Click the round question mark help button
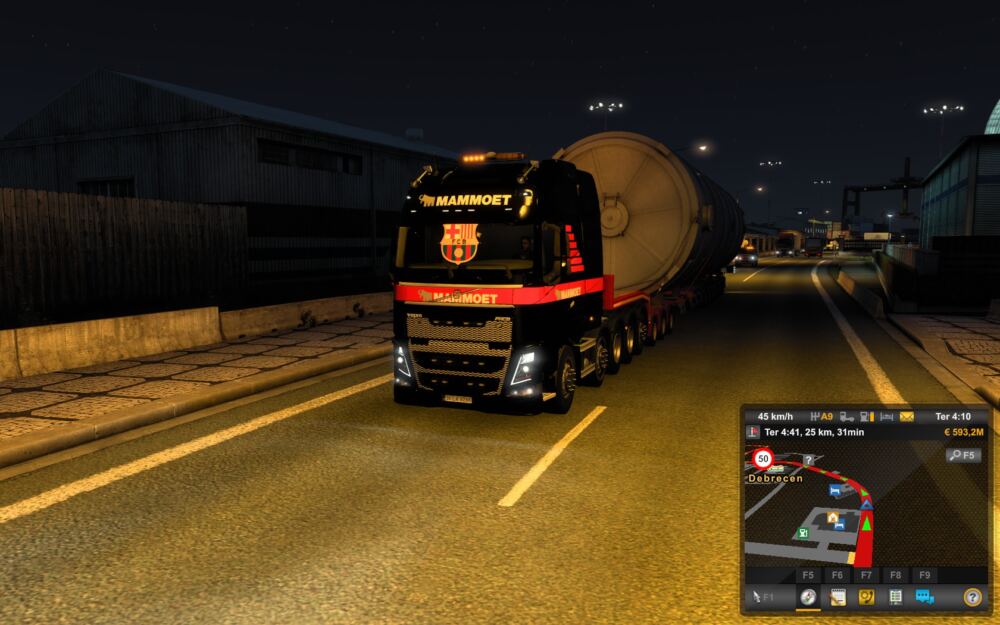The image size is (1000, 625). pos(971,597)
